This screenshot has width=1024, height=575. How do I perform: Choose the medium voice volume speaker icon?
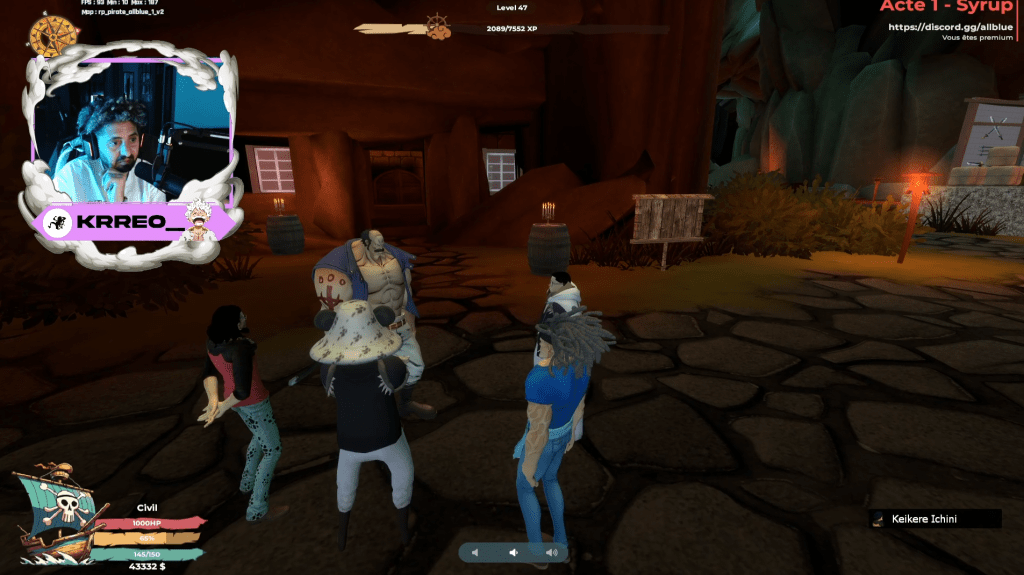(513, 552)
